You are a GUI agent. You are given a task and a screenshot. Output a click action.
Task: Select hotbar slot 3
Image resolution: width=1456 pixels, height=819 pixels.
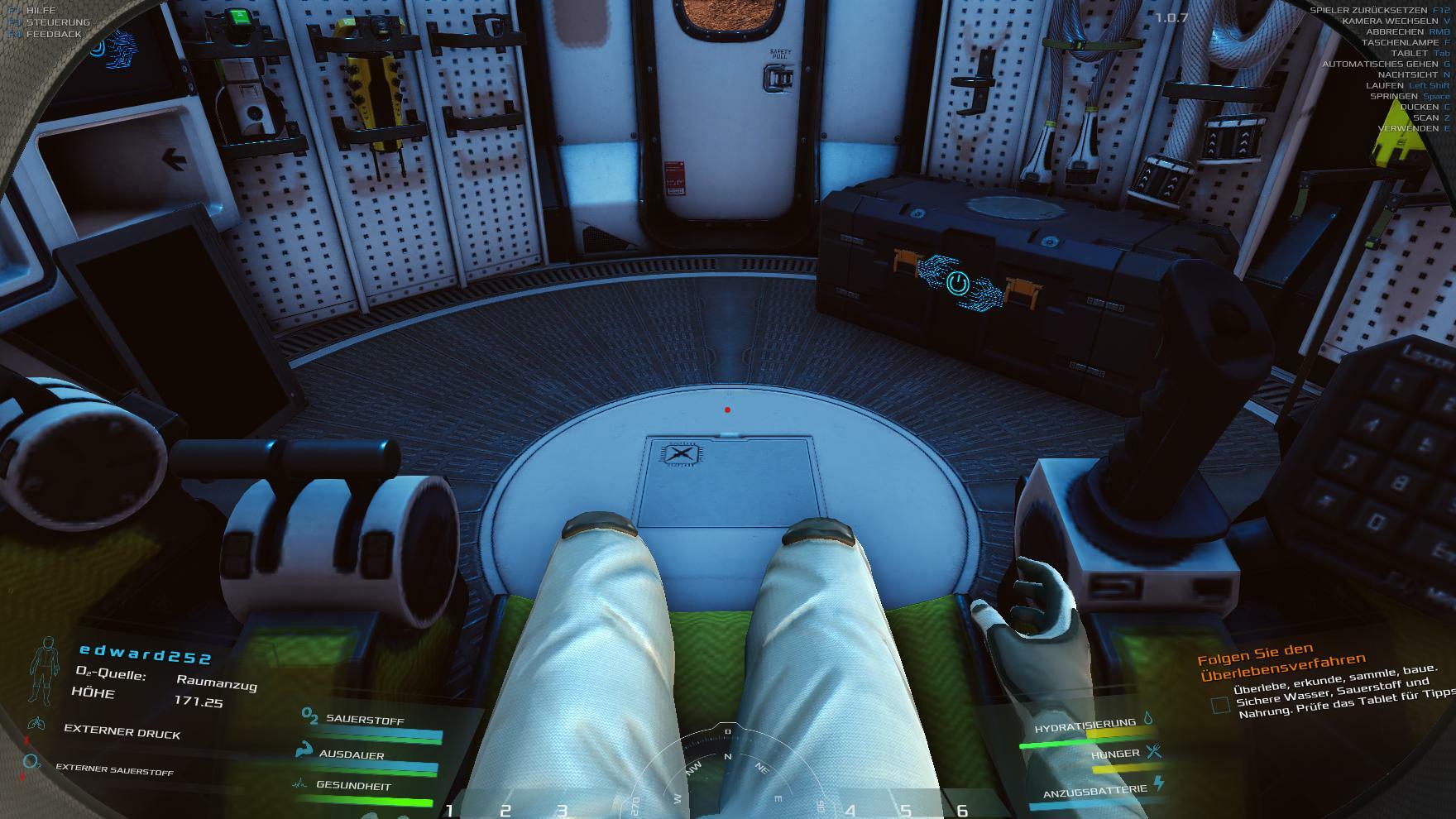pyautogui.click(x=562, y=811)
